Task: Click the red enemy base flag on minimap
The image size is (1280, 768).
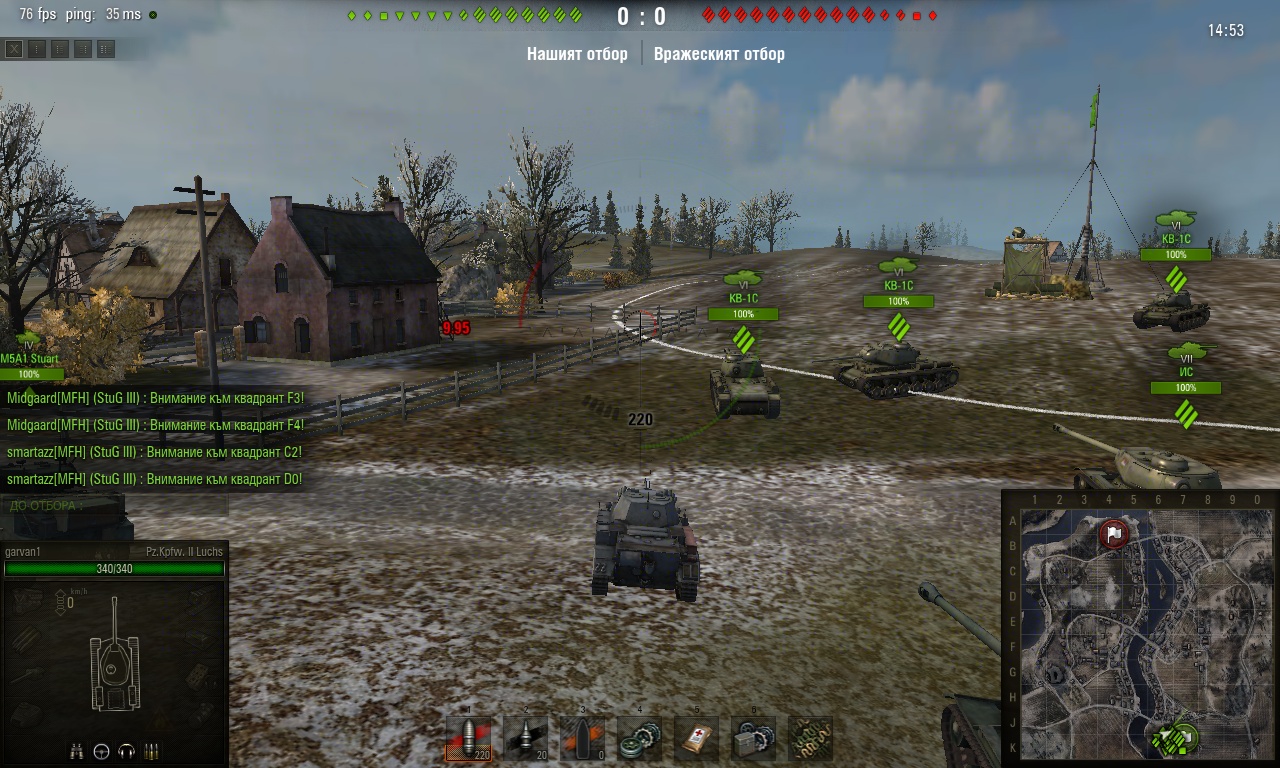Action: pos(1114,534)
